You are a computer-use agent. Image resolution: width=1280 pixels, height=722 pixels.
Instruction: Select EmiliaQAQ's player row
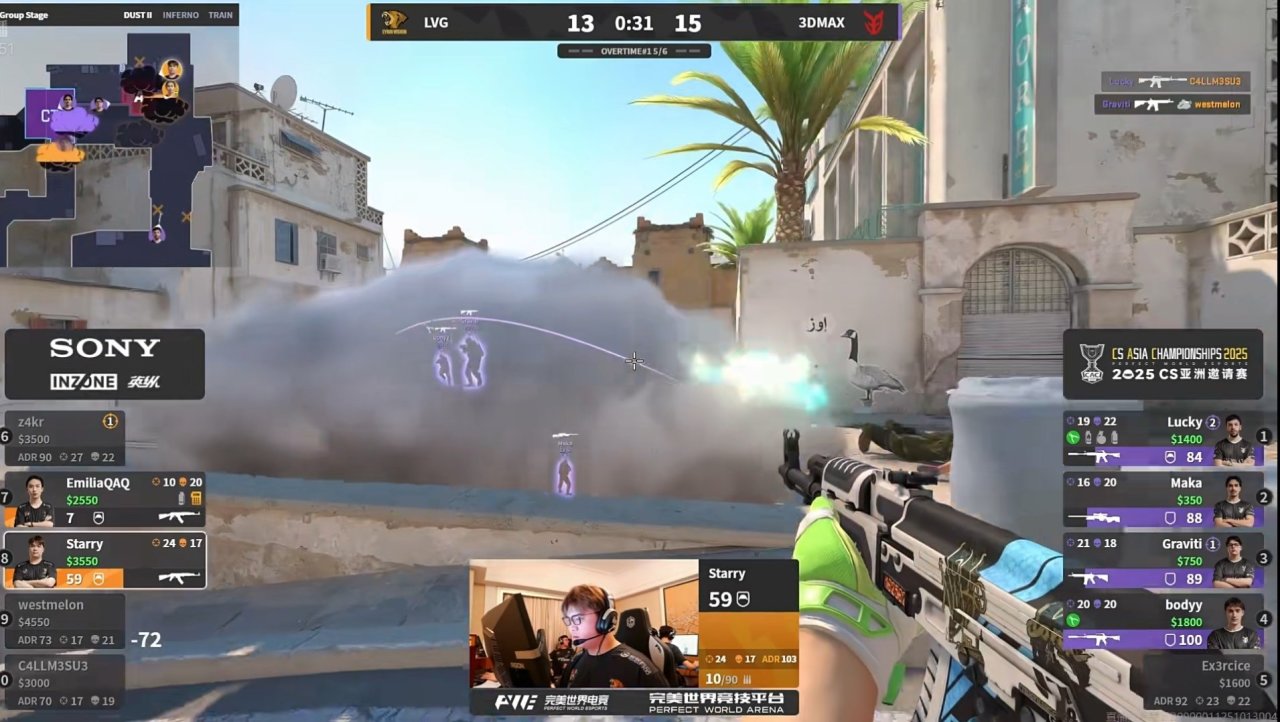click(x=105, y=500)
